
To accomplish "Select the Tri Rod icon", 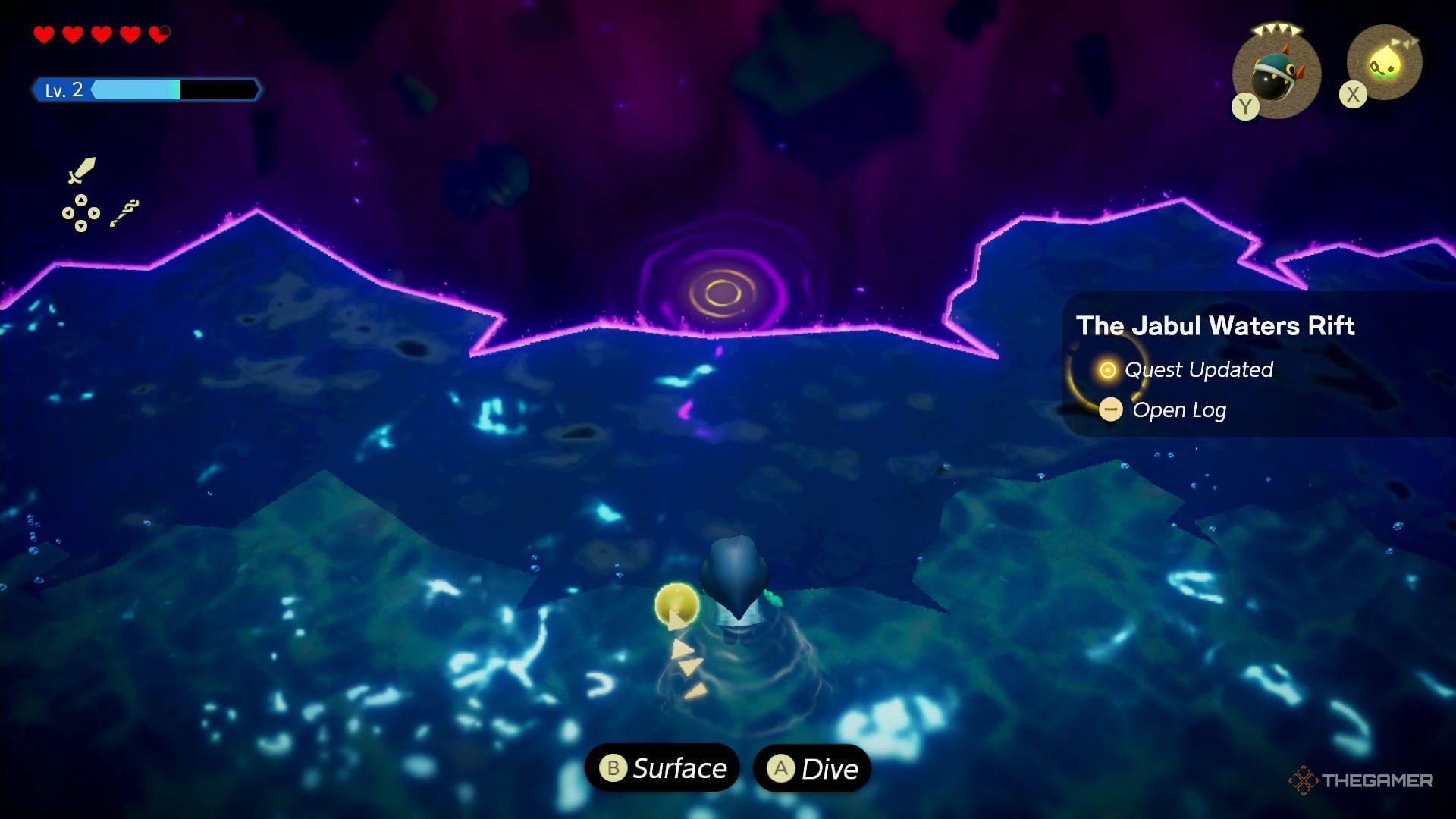I will [x=124, y=213].
